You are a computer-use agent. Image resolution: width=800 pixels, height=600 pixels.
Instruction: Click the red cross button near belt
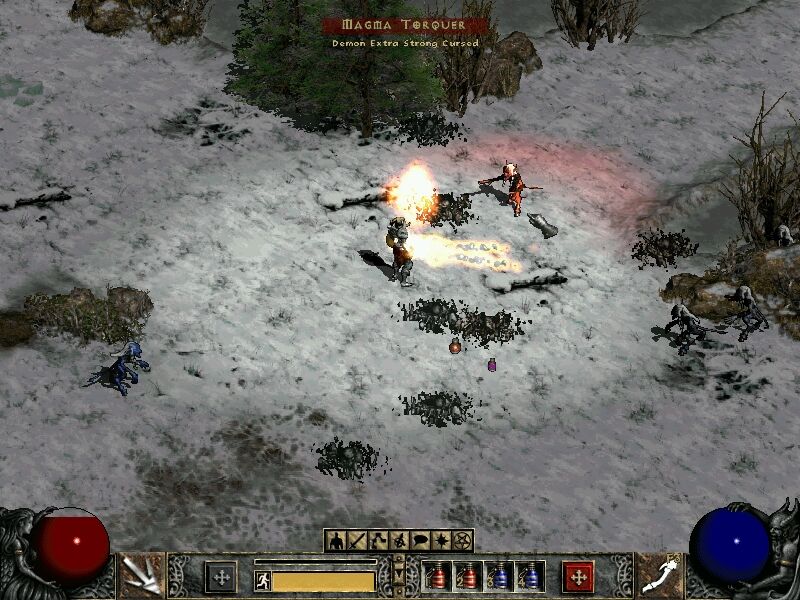point(578,577)
